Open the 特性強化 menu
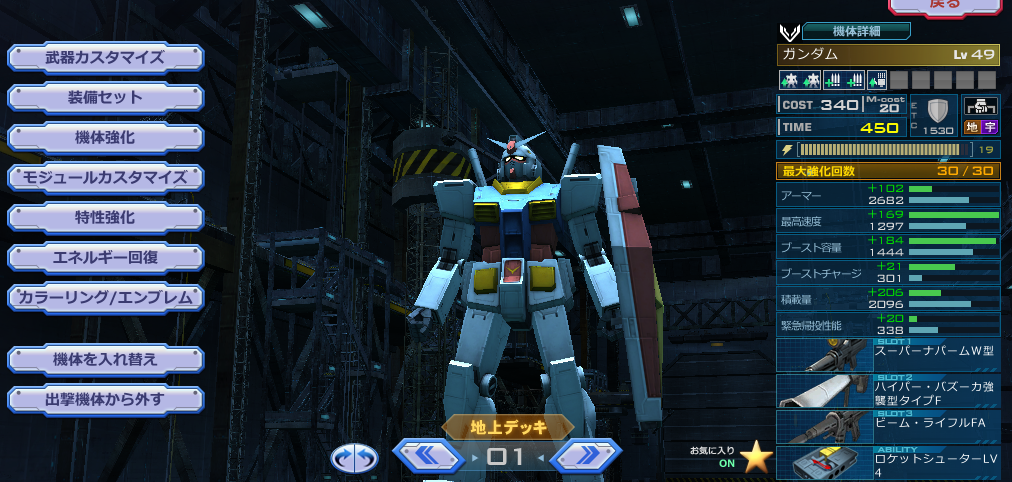Screen dimensions: 1012x482 (105, 217)
